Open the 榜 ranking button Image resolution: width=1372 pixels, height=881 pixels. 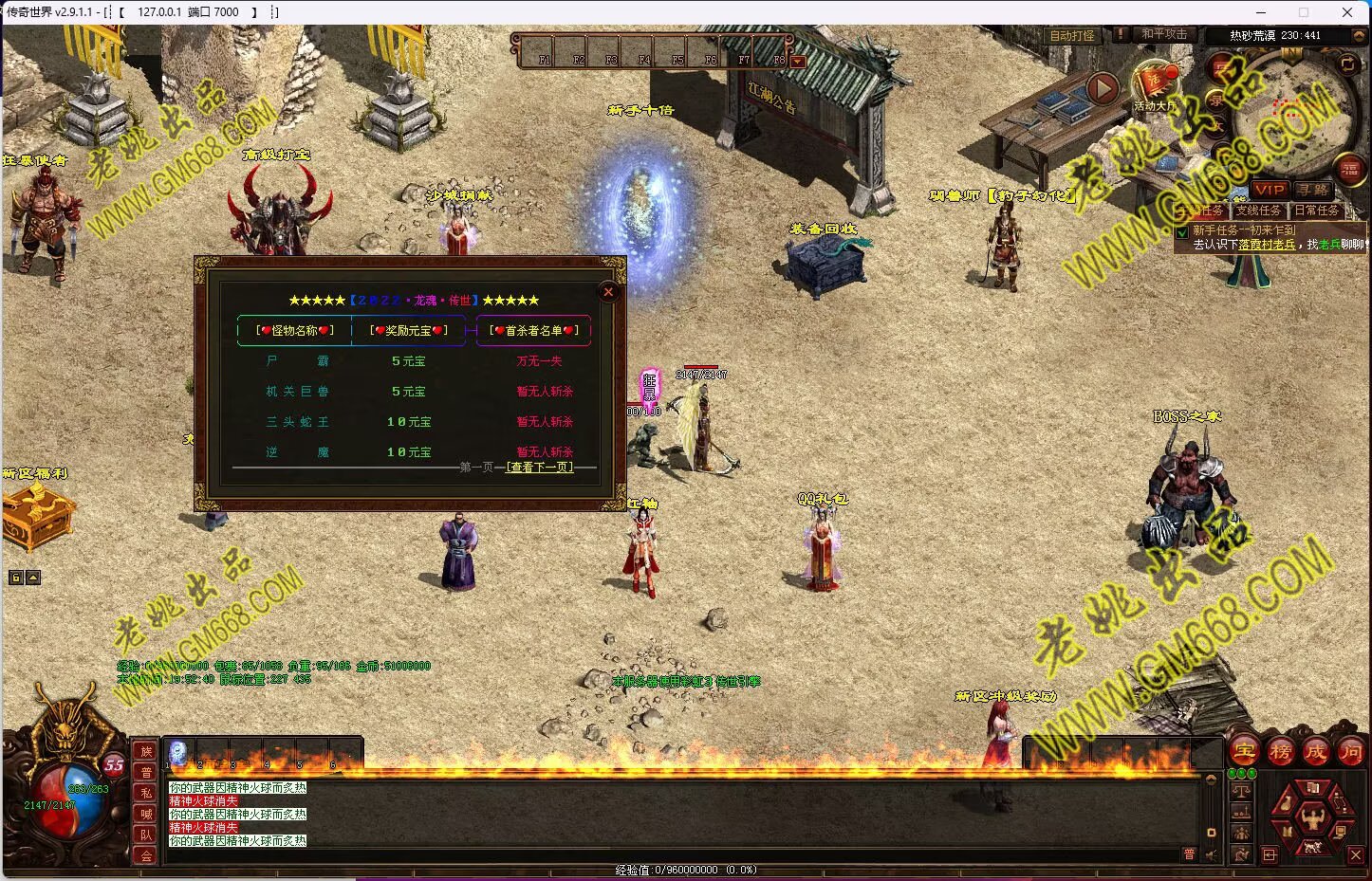(1280, 752)
